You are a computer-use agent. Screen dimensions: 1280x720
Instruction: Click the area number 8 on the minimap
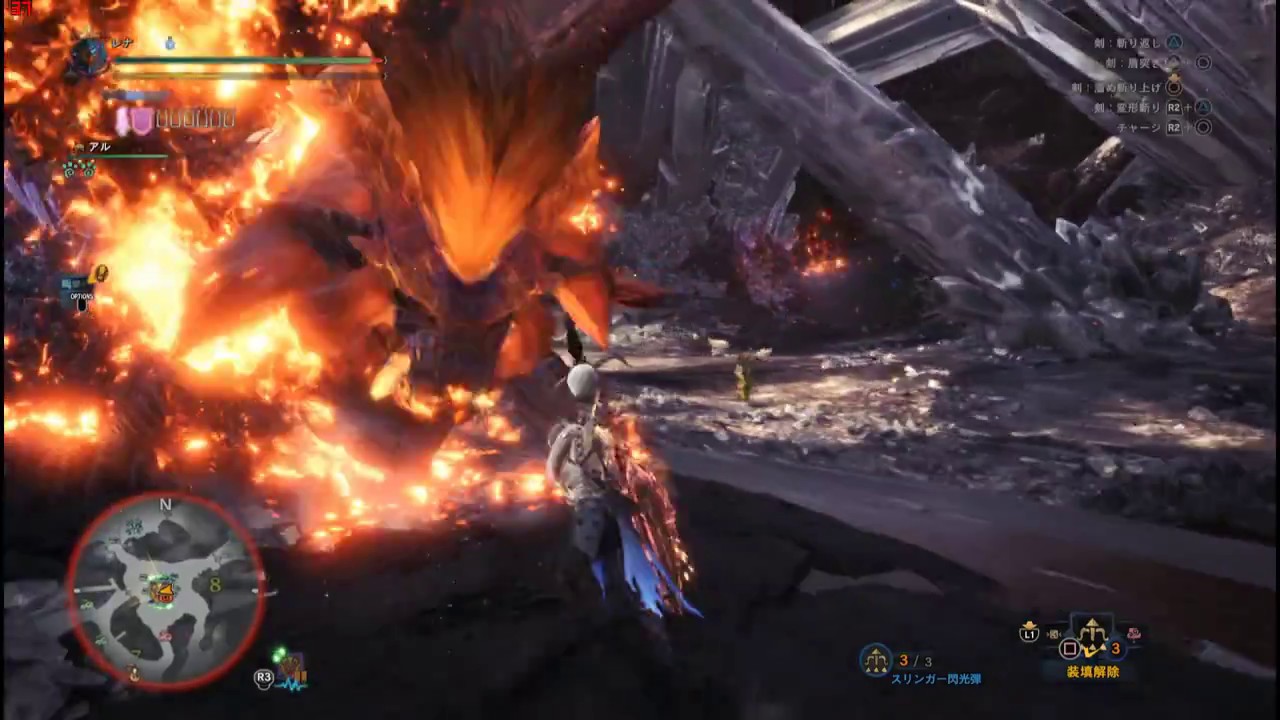click(x=213, y=586)
